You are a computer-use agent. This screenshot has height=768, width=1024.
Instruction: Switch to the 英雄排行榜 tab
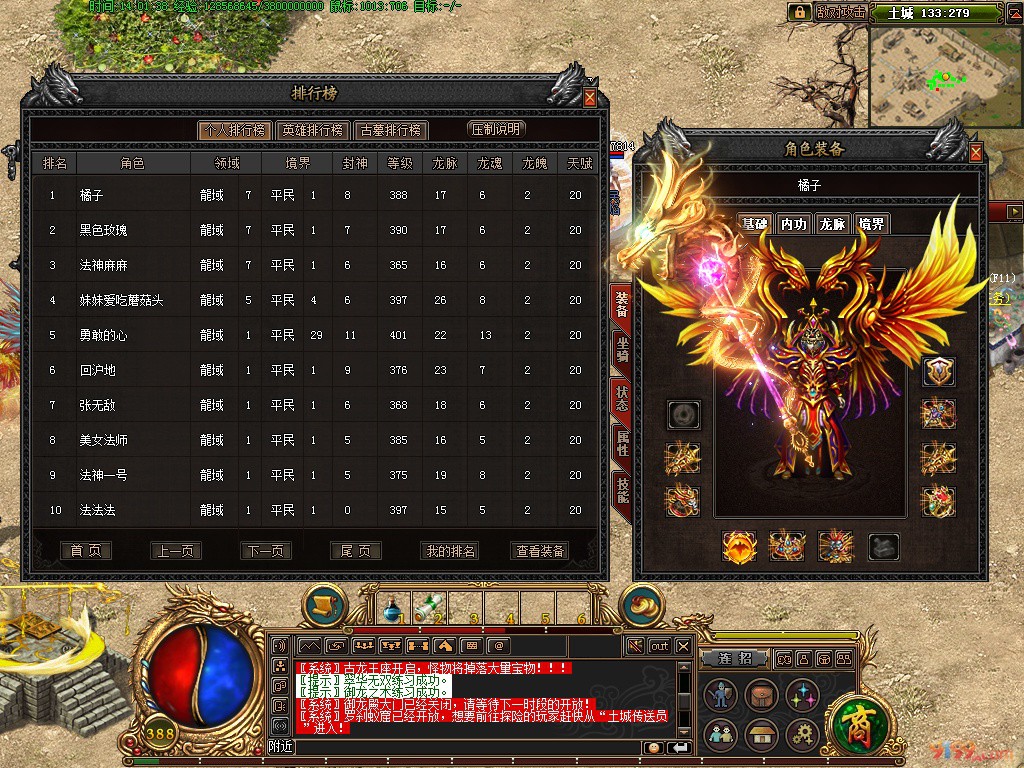[312, 130]
